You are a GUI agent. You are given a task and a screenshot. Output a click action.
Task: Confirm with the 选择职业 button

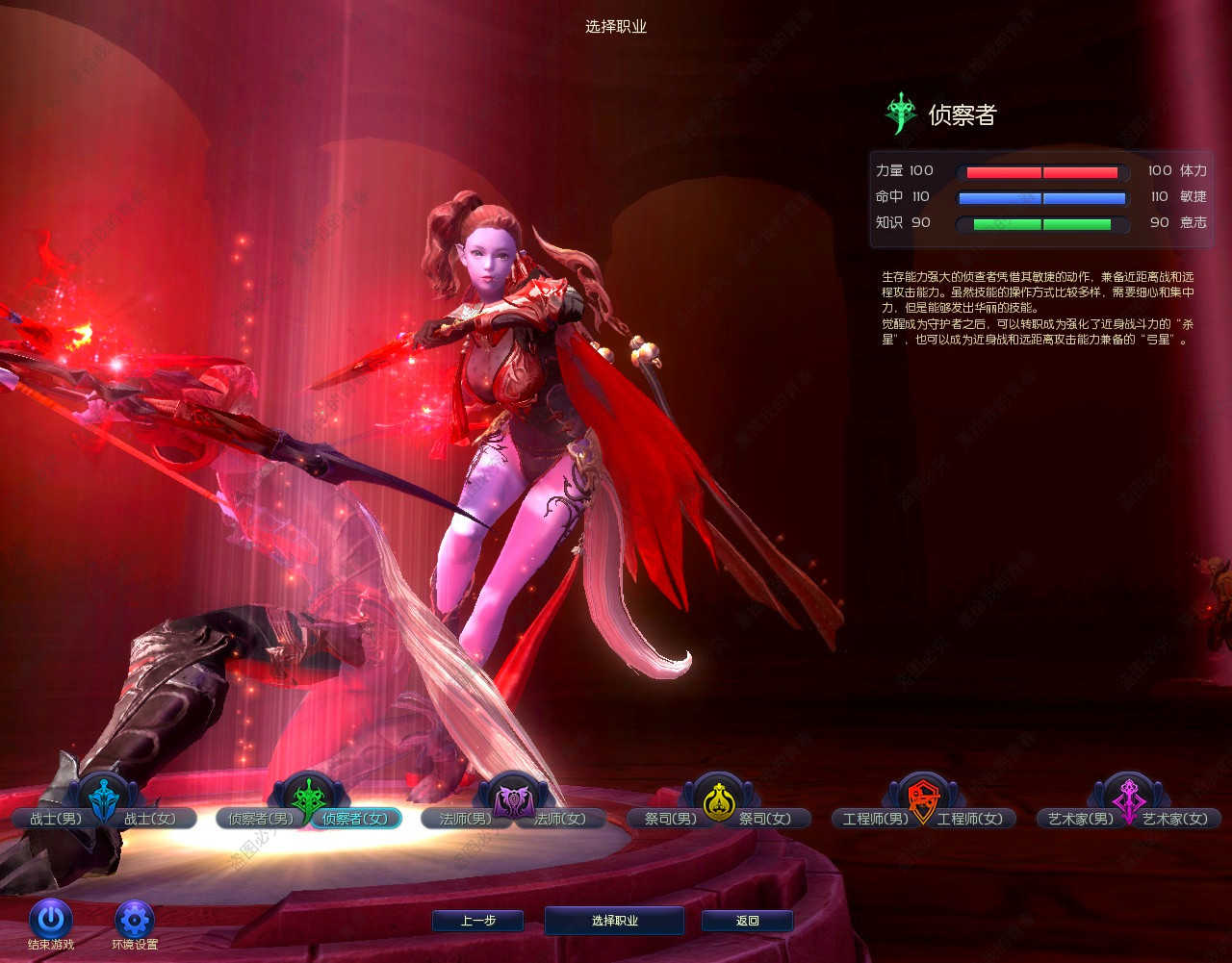pyautogui.click(x=614, y=921)
